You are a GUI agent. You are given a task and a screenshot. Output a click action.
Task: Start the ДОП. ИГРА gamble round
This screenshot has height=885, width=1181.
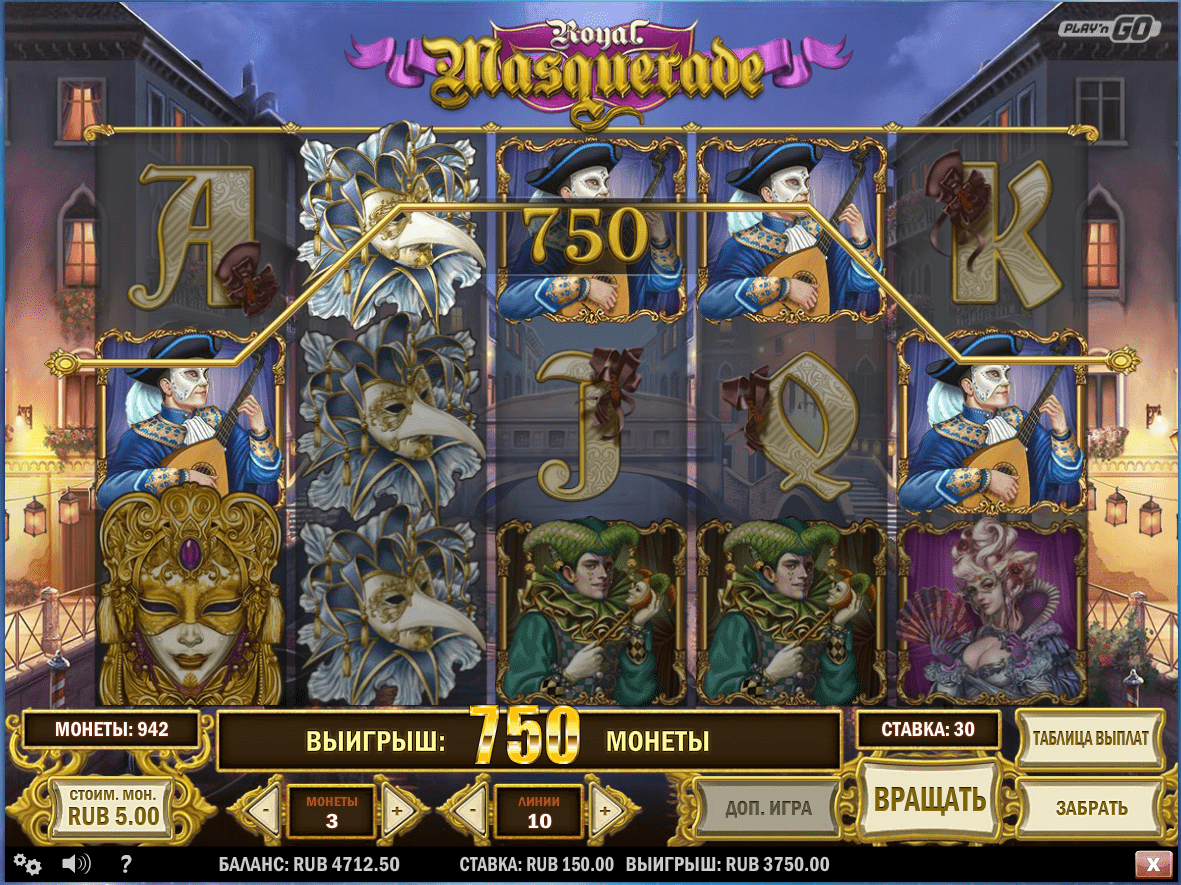768,808
